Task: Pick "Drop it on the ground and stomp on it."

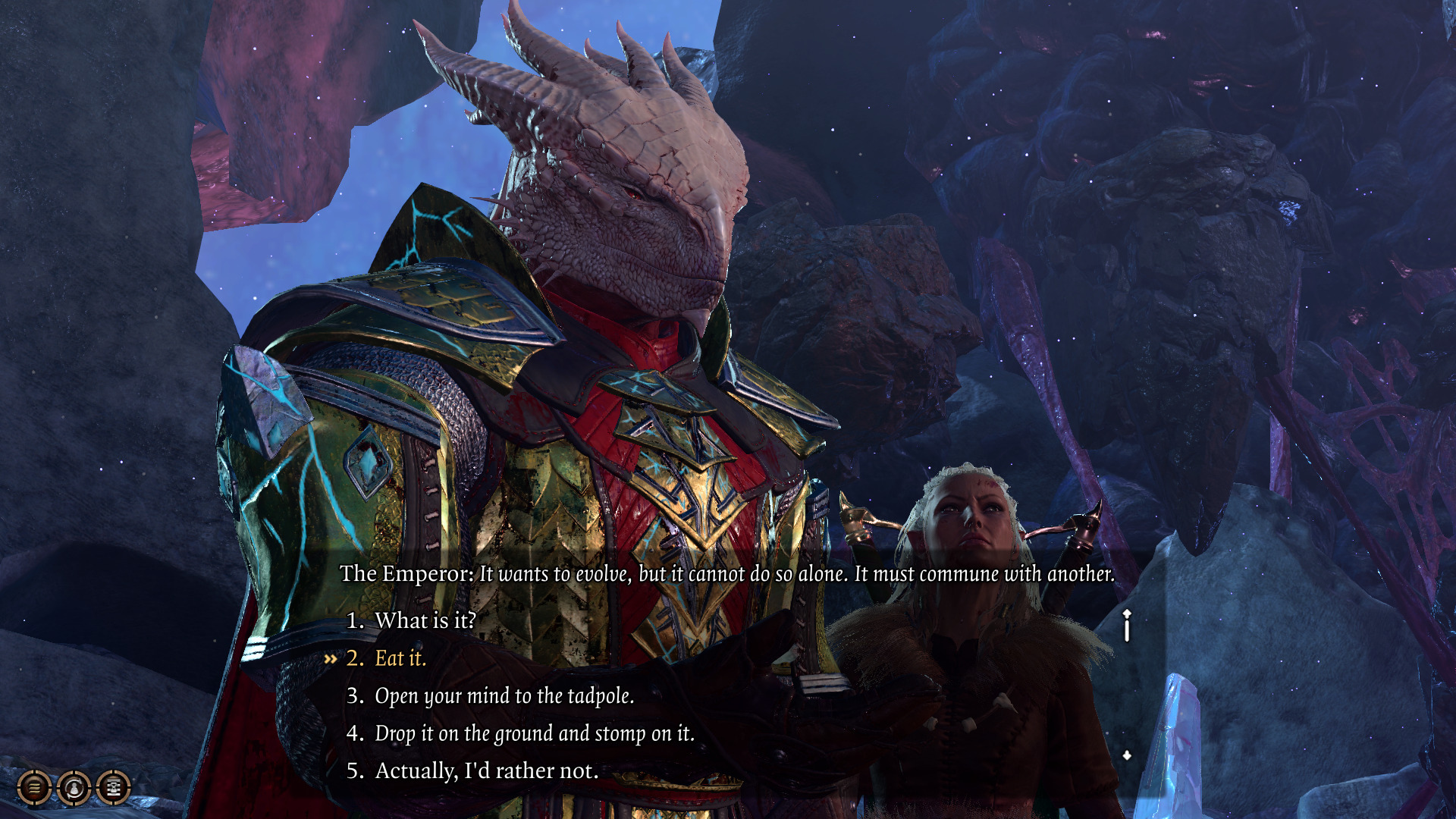Action: tap(534, 733)
